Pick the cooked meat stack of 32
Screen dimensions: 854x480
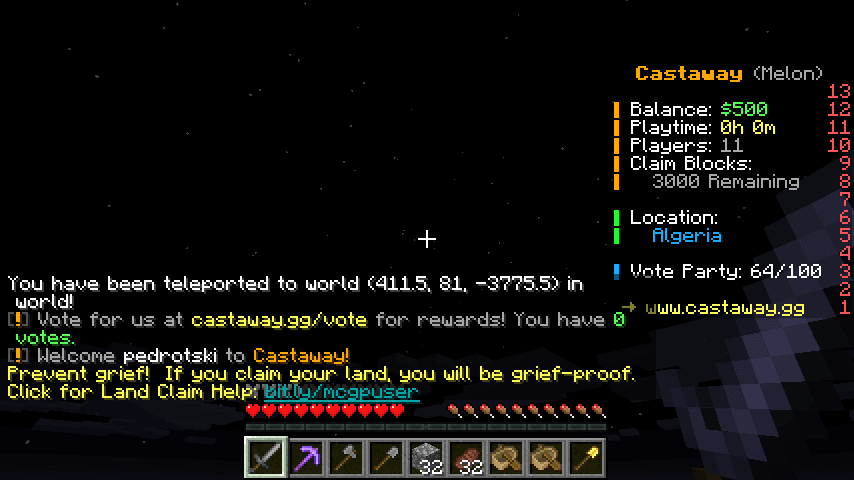pyautogui.click(x=466, y=459)
